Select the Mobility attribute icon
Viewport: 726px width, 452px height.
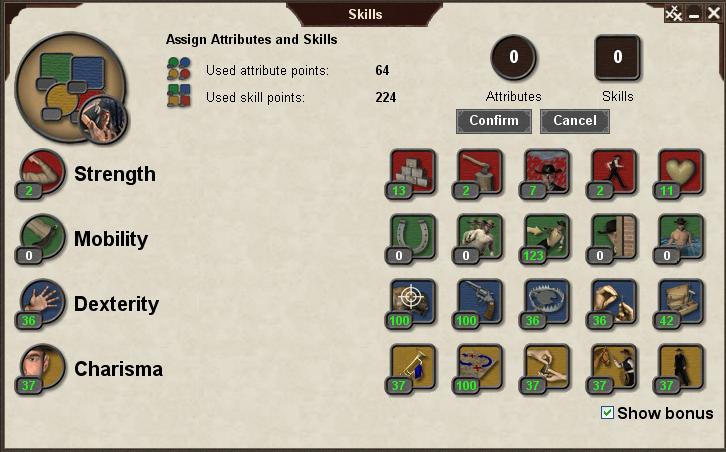pyautogui.click(x=42, y=237)
